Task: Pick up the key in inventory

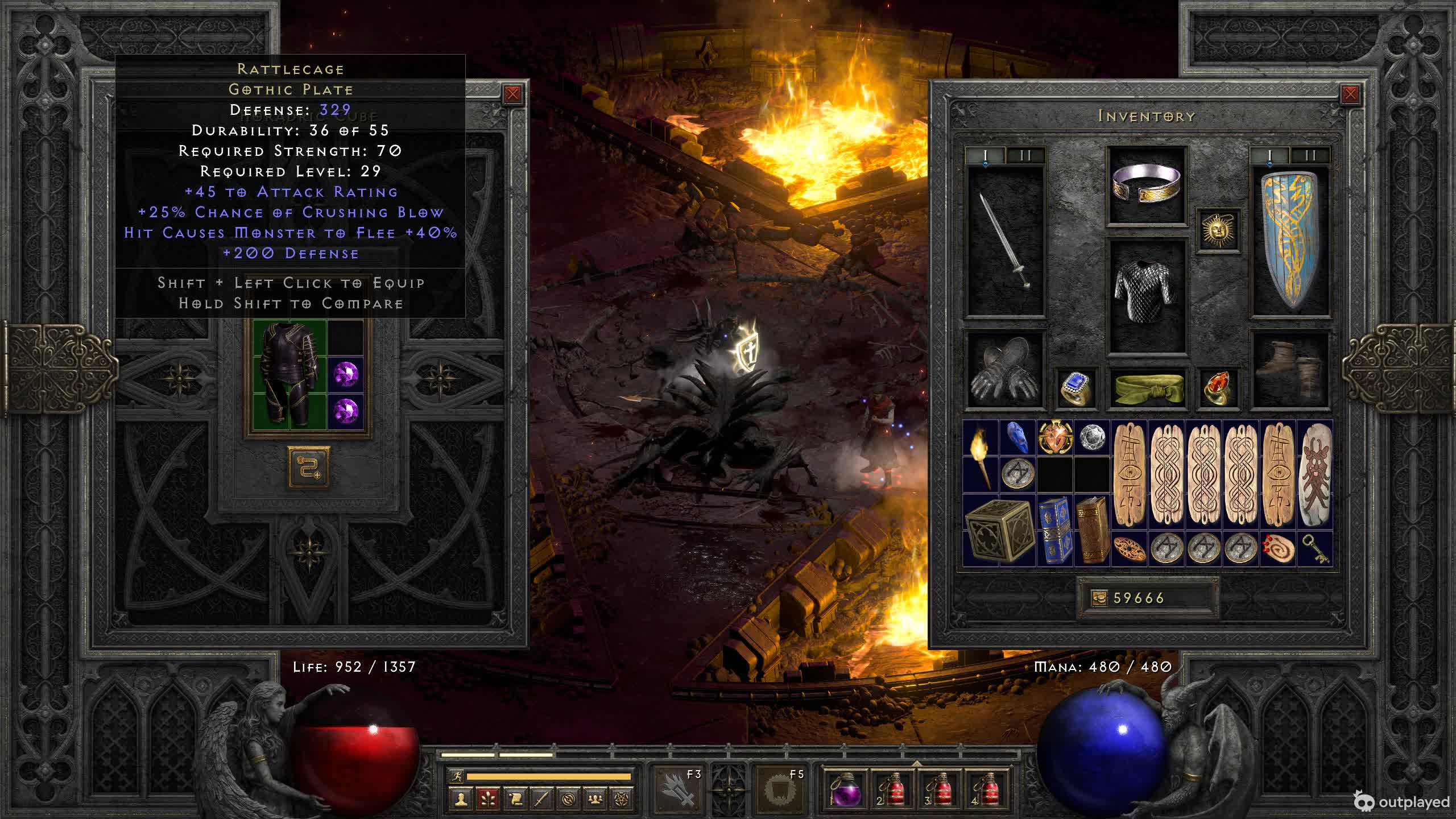Action: click(x=1315, y=549)
